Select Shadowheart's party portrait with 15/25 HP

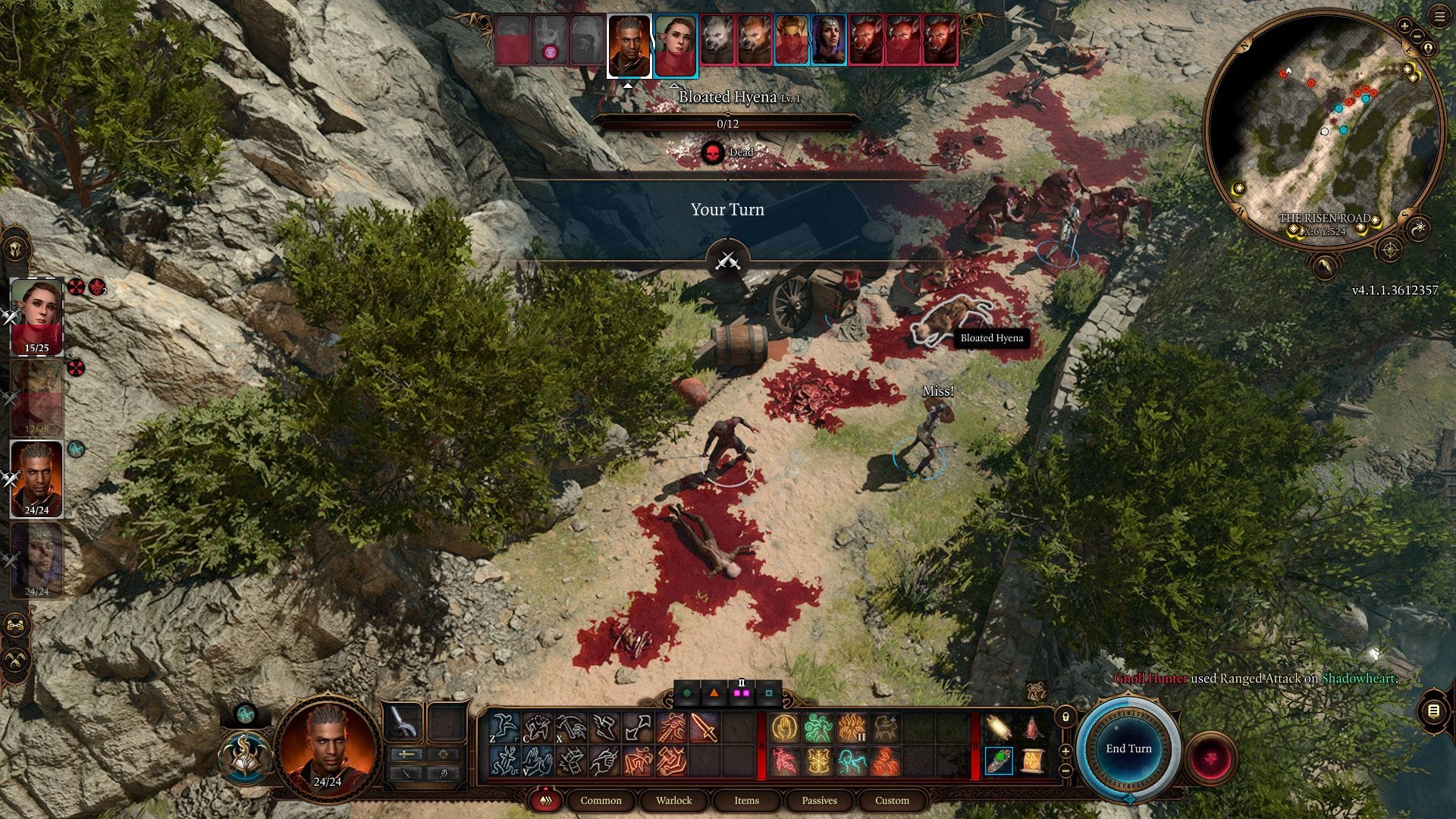tap(36, 315)
